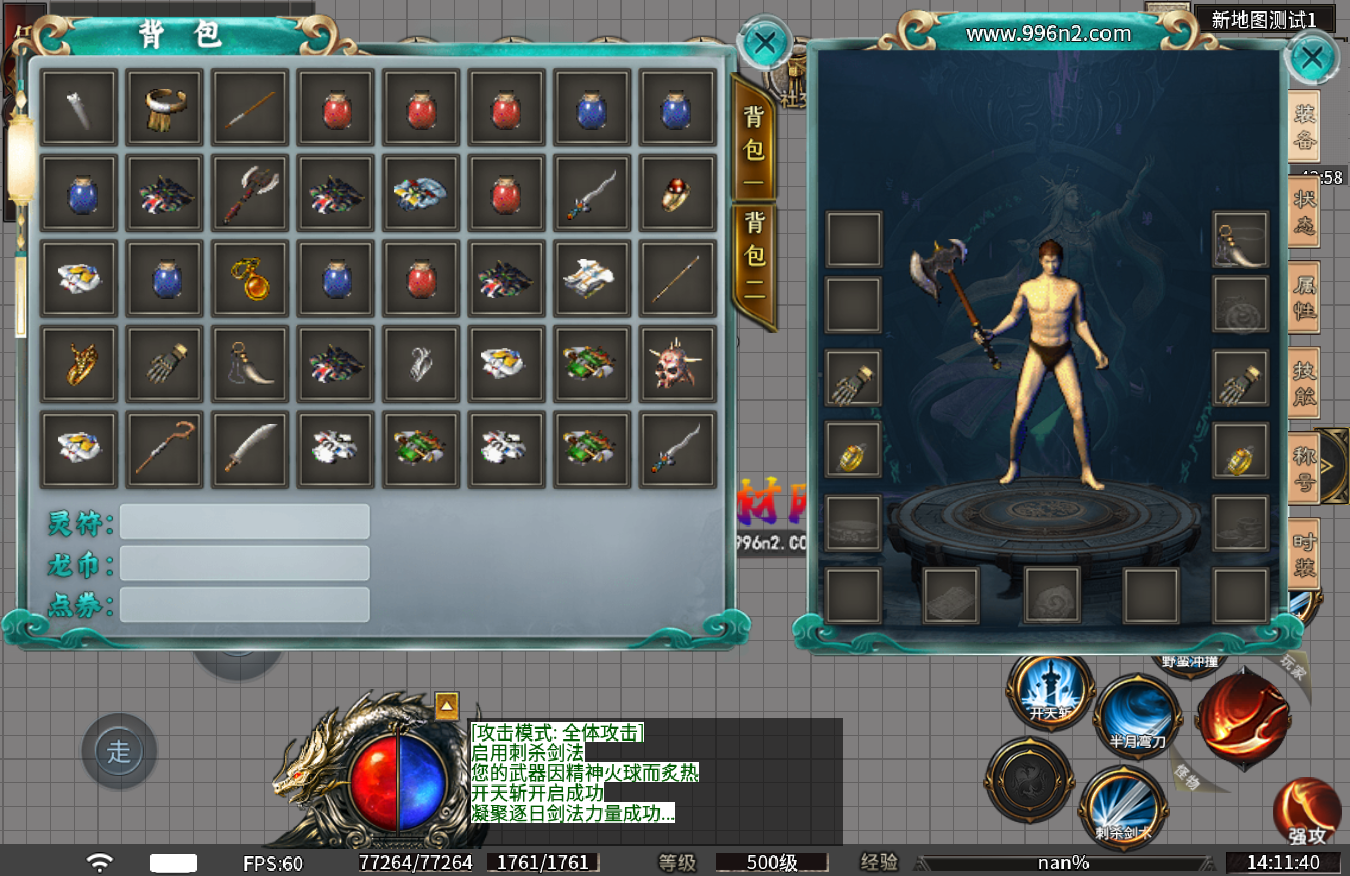Close the backpack window

pyautogui.click(x=765, y=43)
